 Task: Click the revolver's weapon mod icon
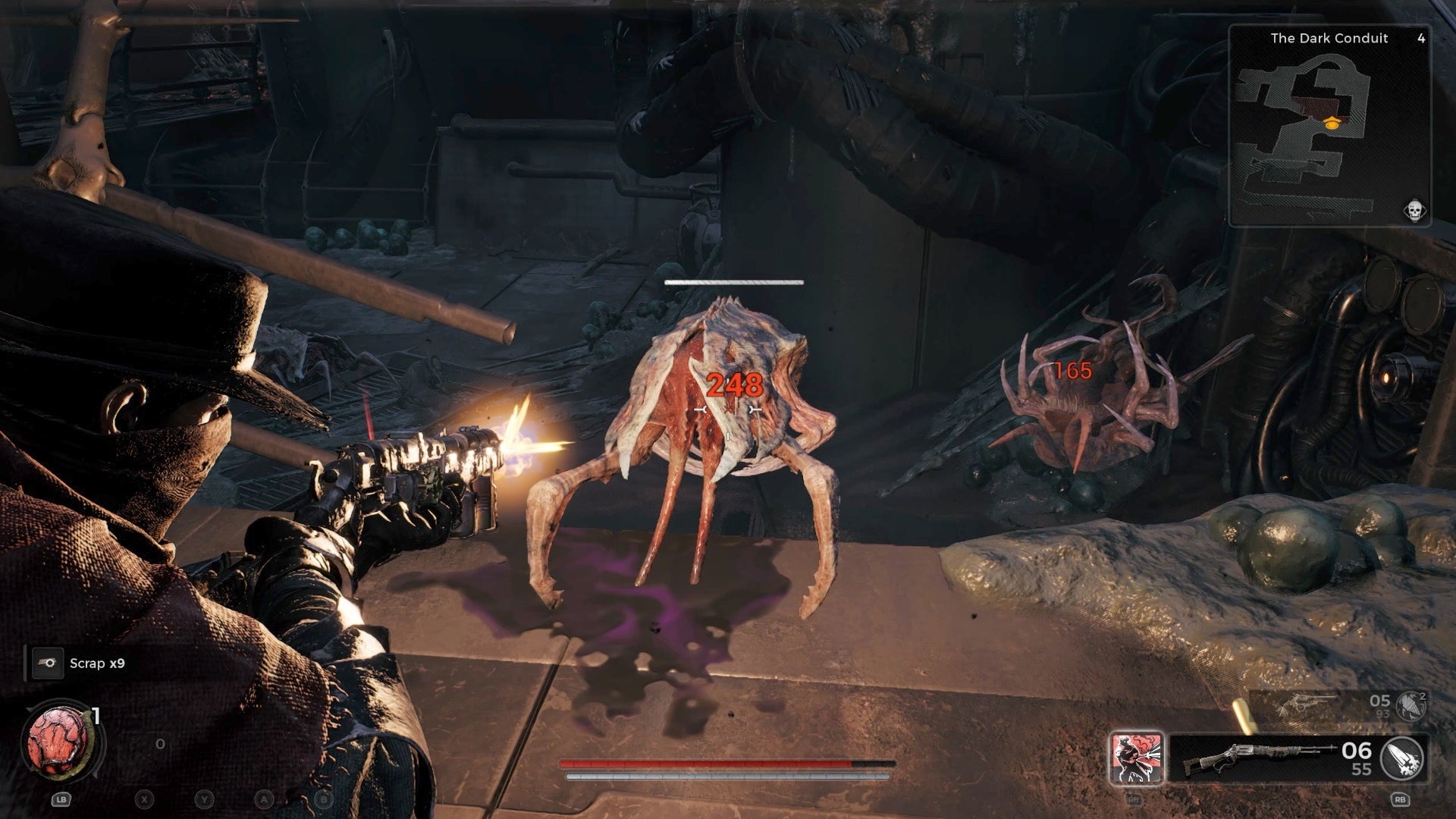tap(1411, 706)
